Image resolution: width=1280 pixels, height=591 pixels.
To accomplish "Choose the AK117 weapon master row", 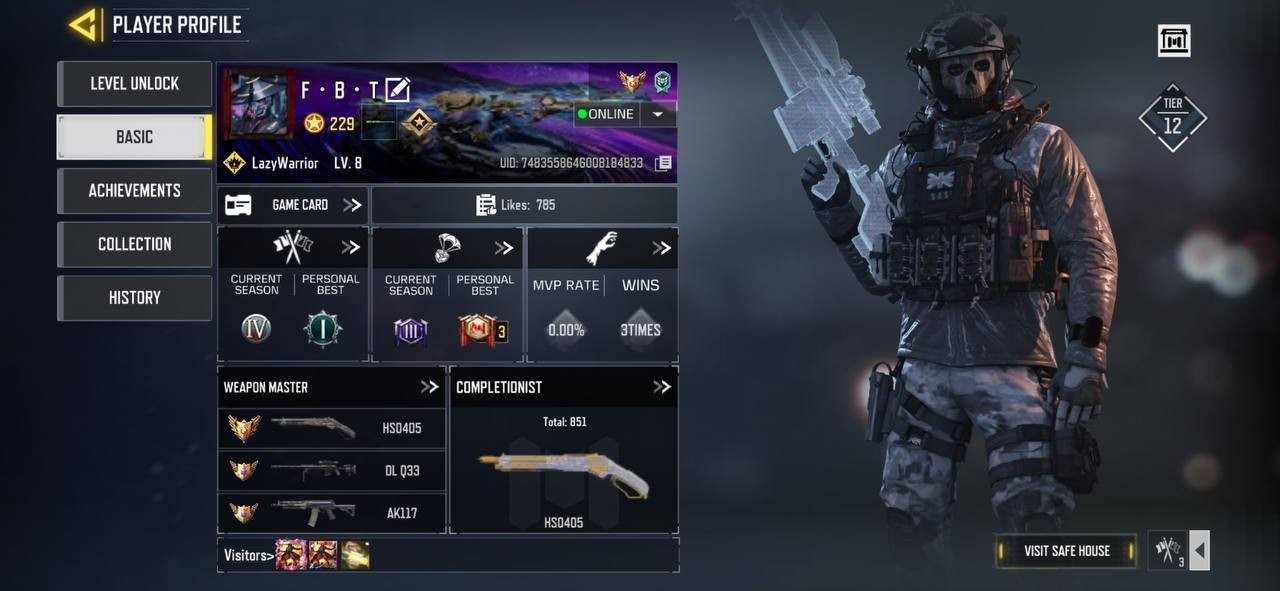I will click(x=332, y=513).
